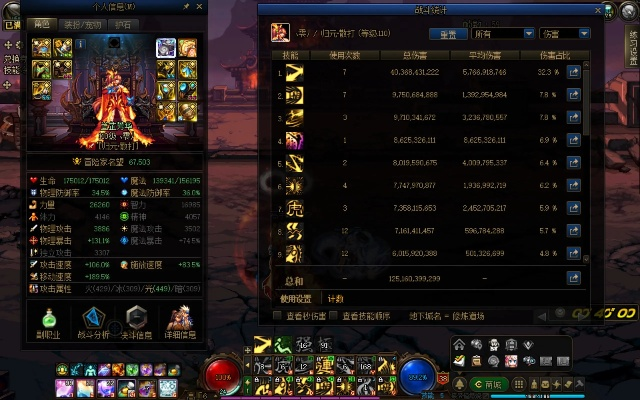This screenshot has height=400, width=640.
Task: Open 详细信息 detailed info
Action: [182, 322]
